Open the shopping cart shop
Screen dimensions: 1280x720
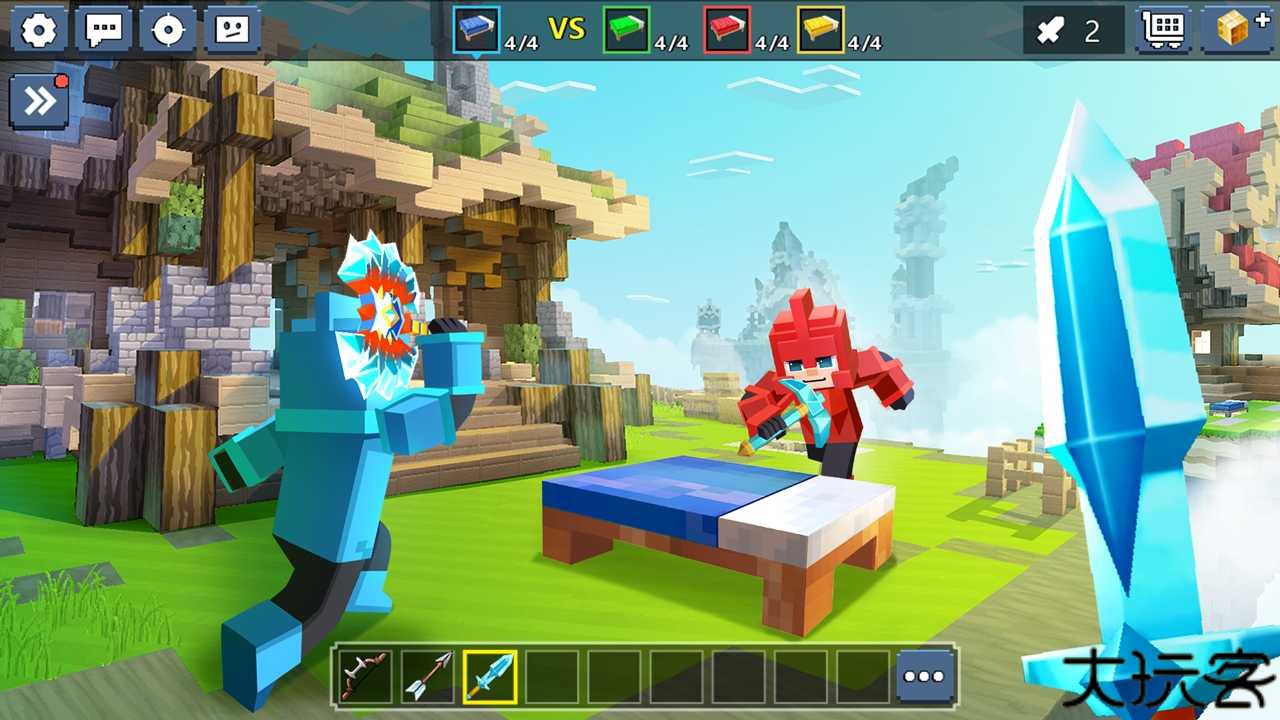[1164, 30]
